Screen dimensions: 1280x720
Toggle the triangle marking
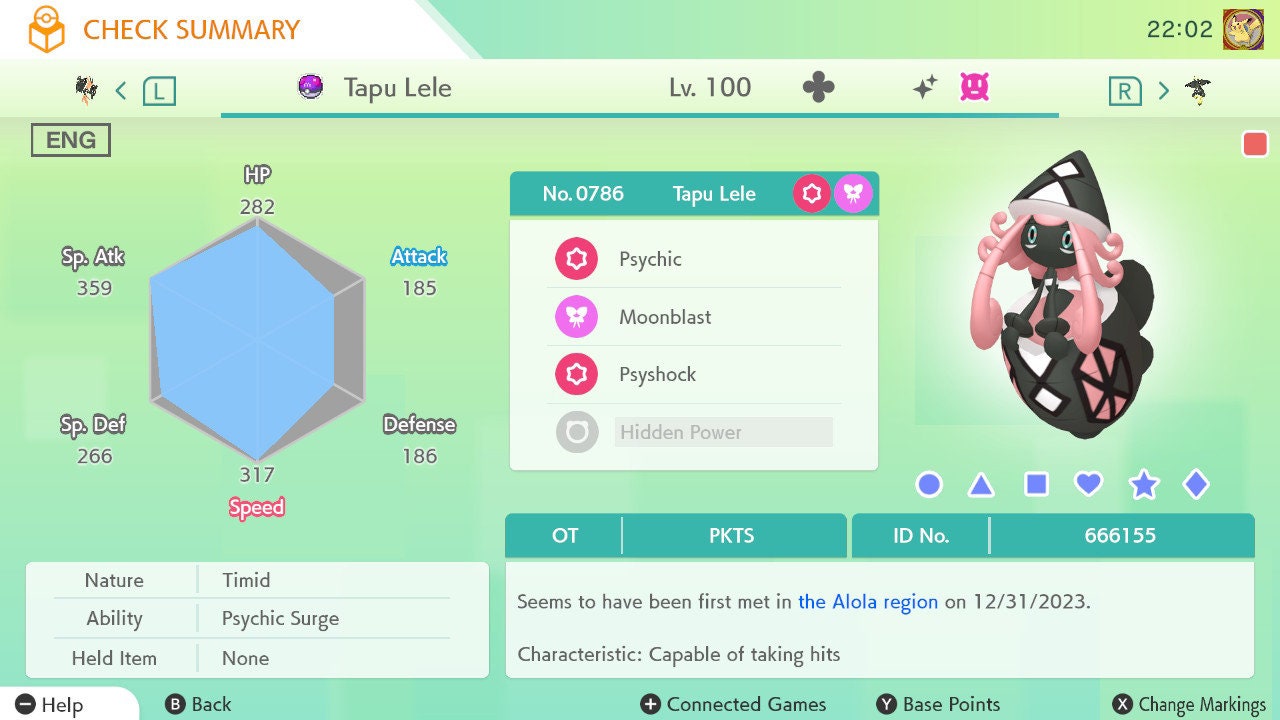[981, 485]
